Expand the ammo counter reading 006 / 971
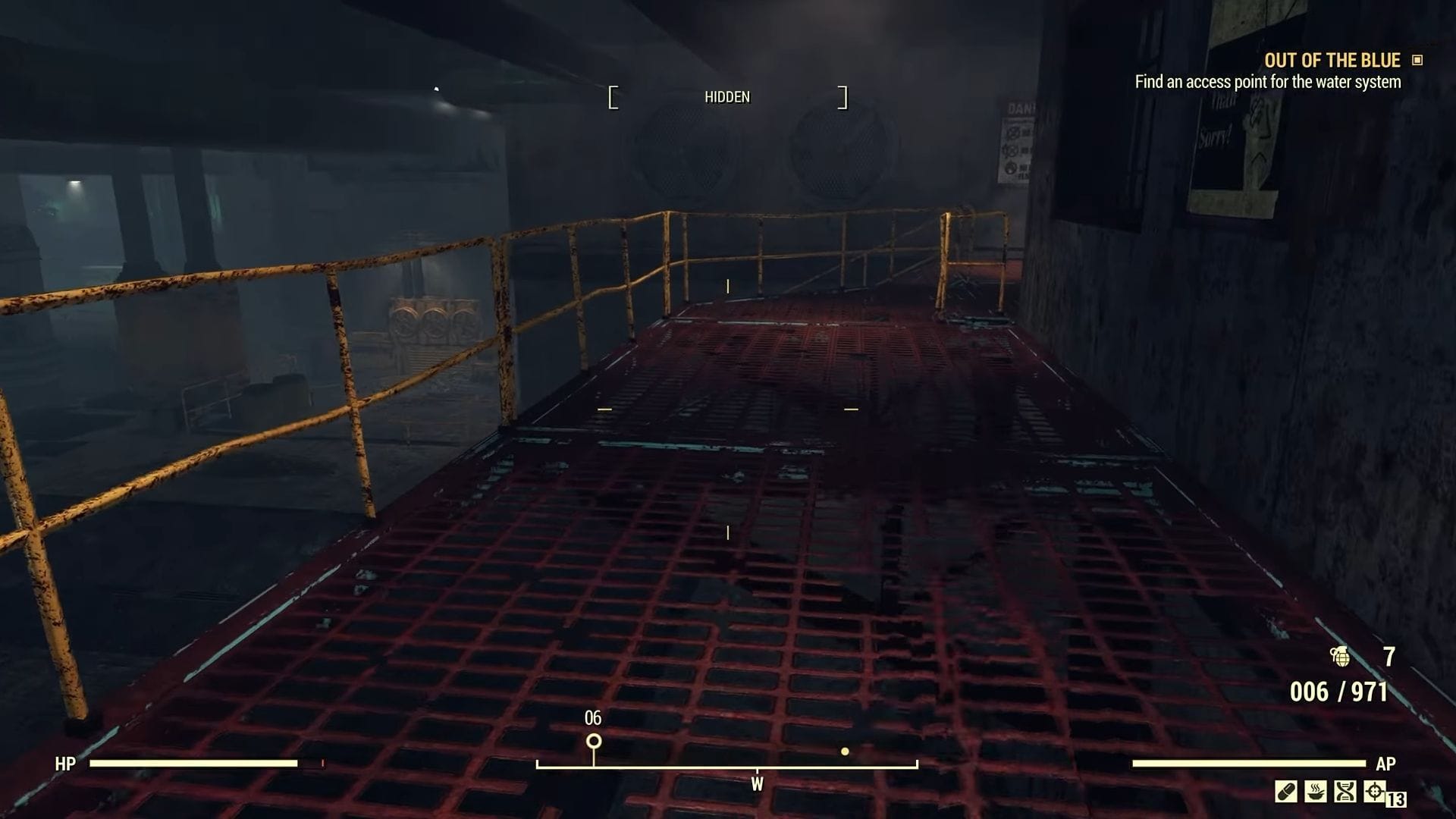The height and width of the screenshot is (819, 1456). click(1339, 691)
